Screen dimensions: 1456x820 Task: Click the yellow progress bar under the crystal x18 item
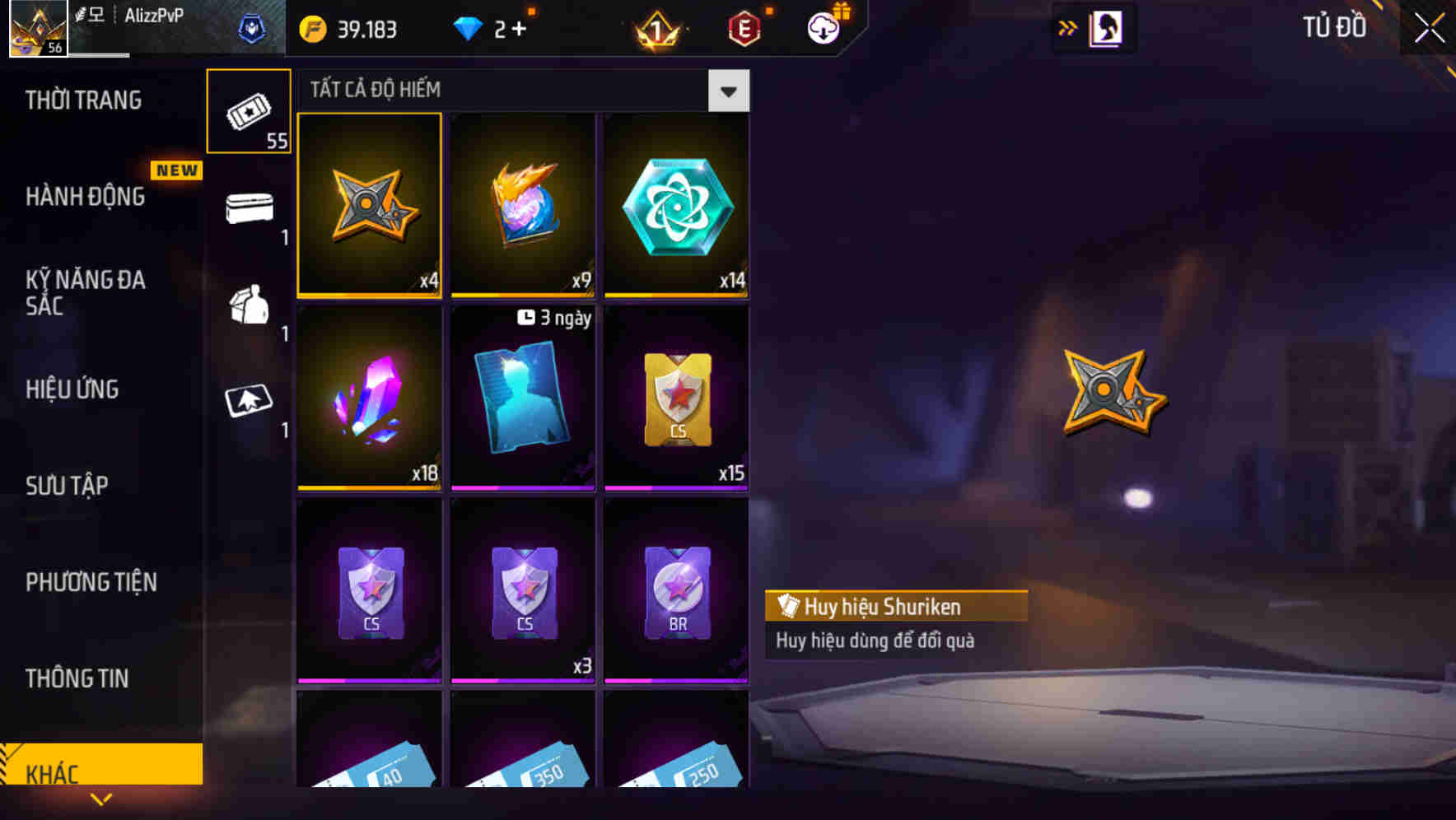[368, 487]
